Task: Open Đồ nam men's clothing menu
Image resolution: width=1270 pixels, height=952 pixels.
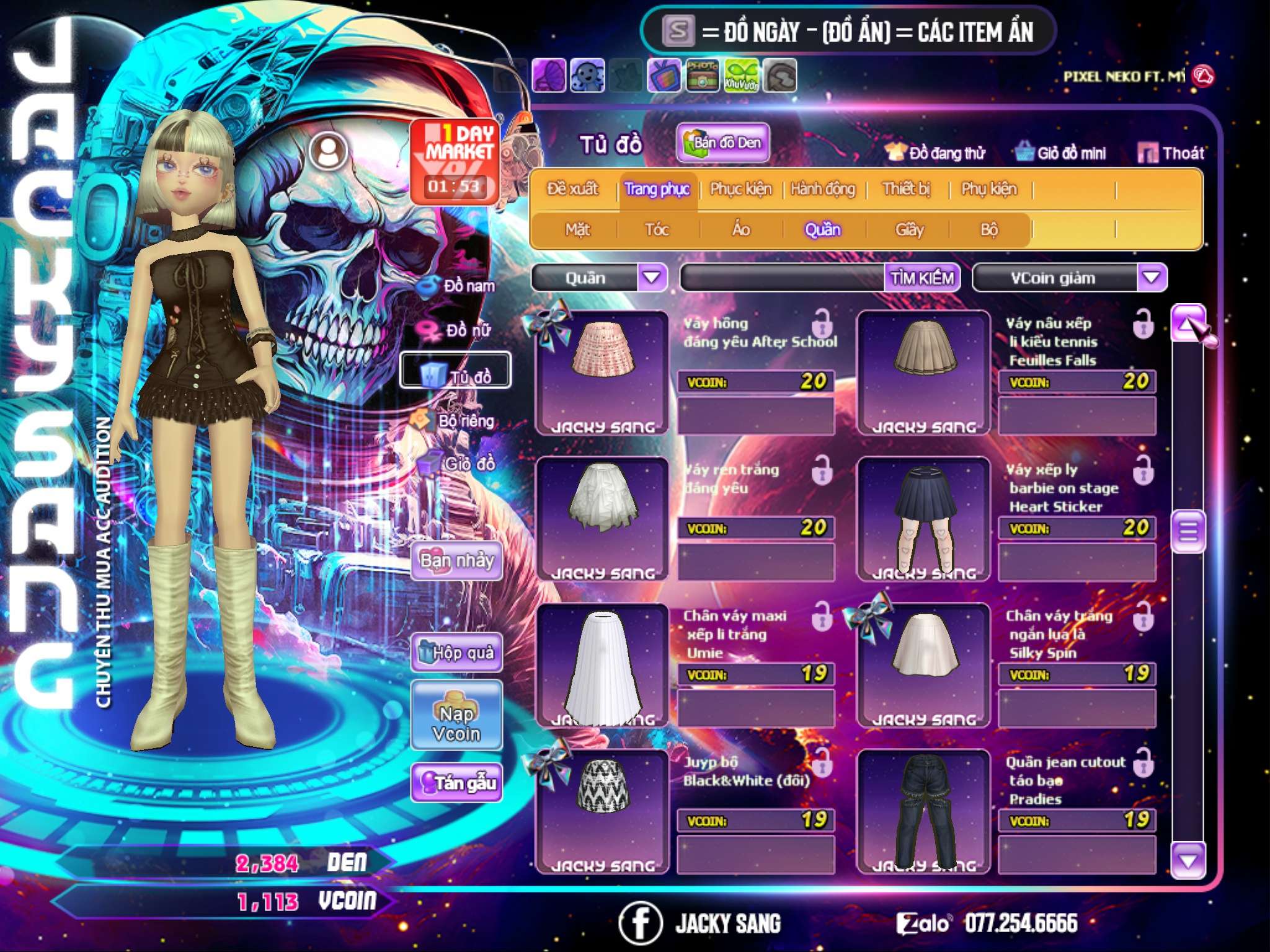Action: pyautogui.click(x=458, y=286)
